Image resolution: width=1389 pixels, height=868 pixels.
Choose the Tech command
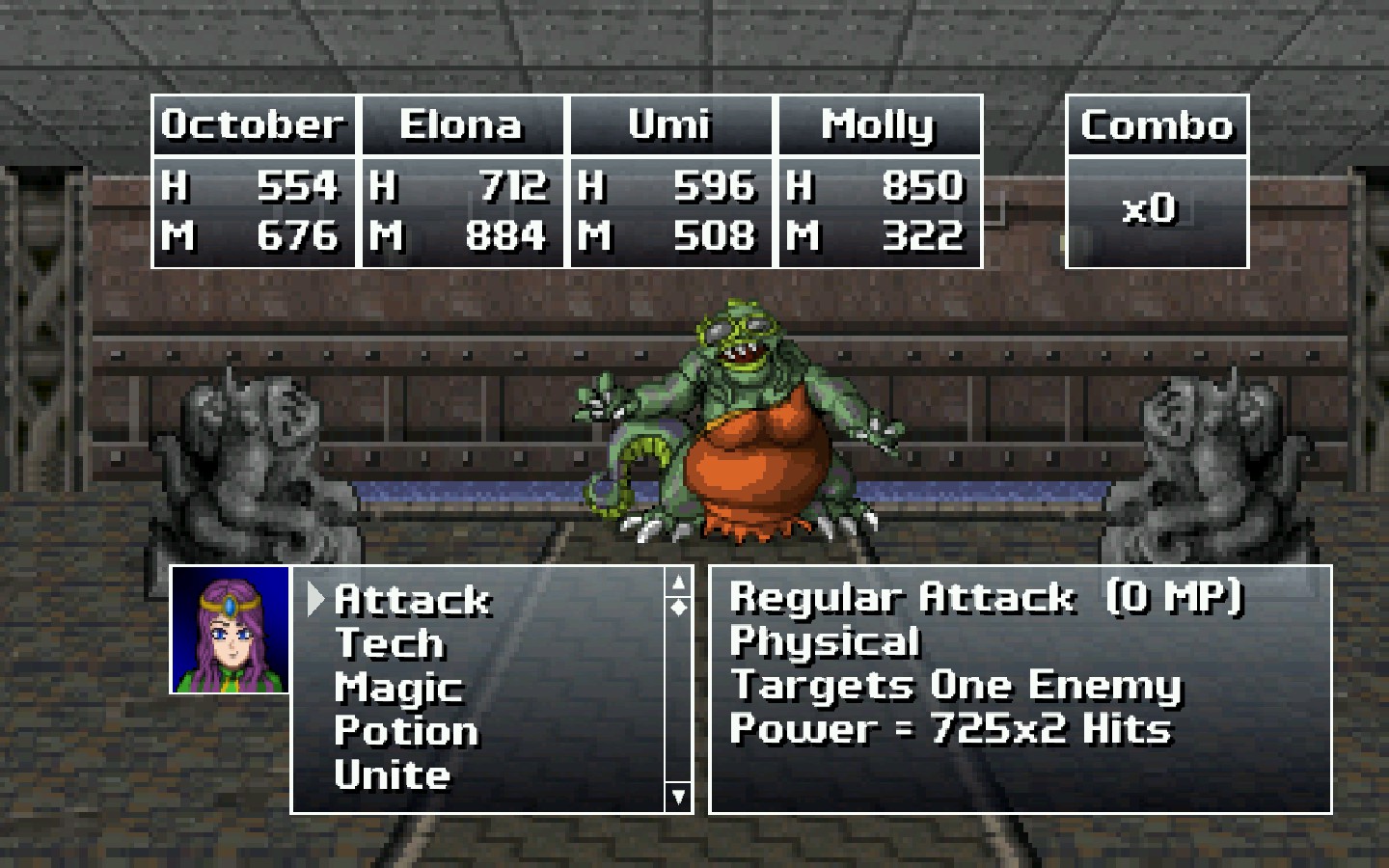click(x=390, y=643)
